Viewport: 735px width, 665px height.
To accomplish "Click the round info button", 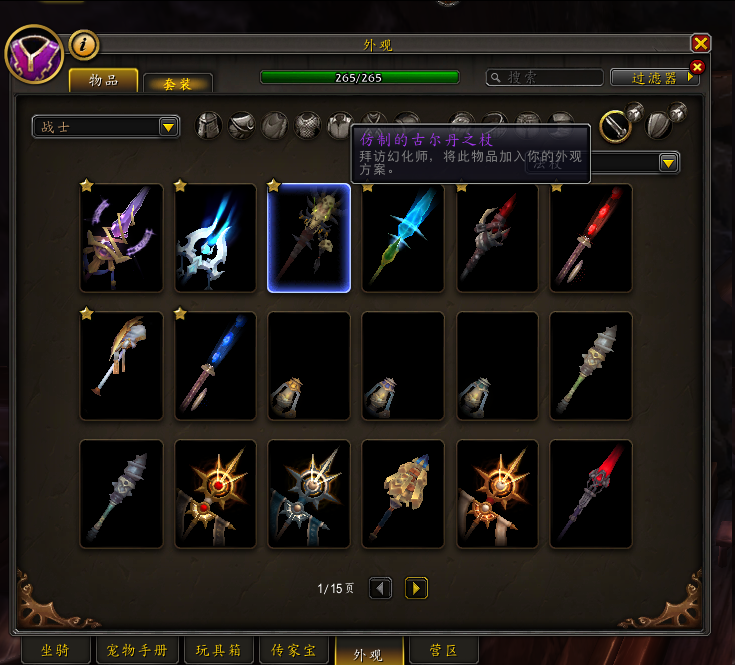I will point(84,45).
